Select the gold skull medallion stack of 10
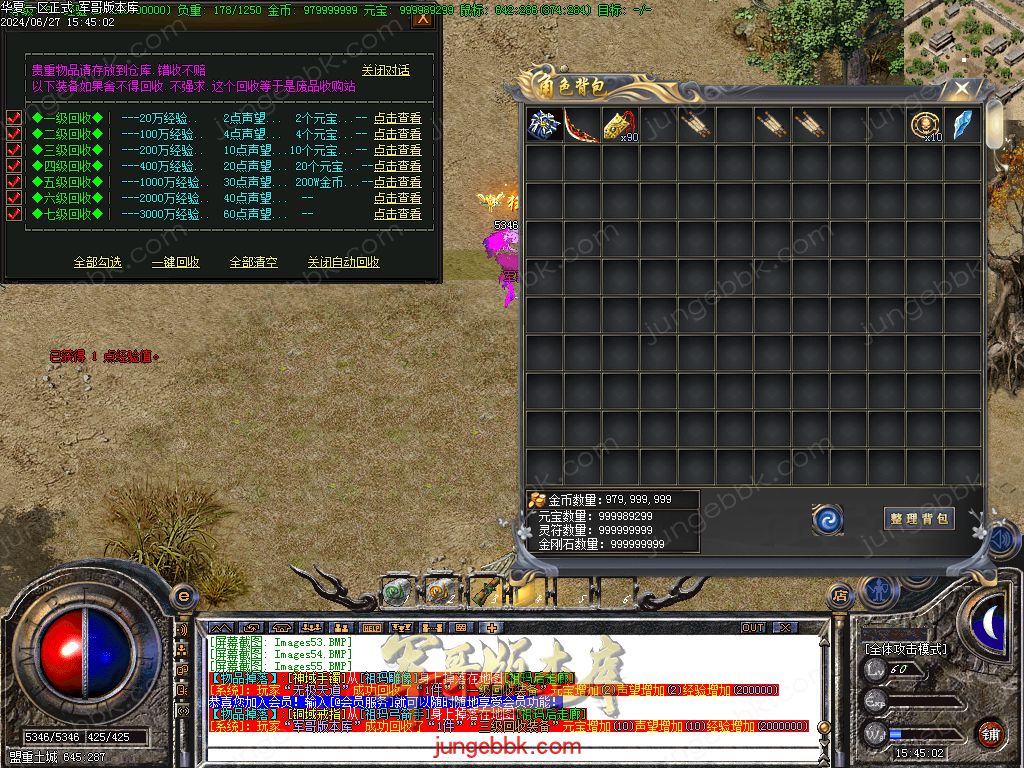Image resolution: width=1024 pixels, height=768 pixels. tap(925, 126)
